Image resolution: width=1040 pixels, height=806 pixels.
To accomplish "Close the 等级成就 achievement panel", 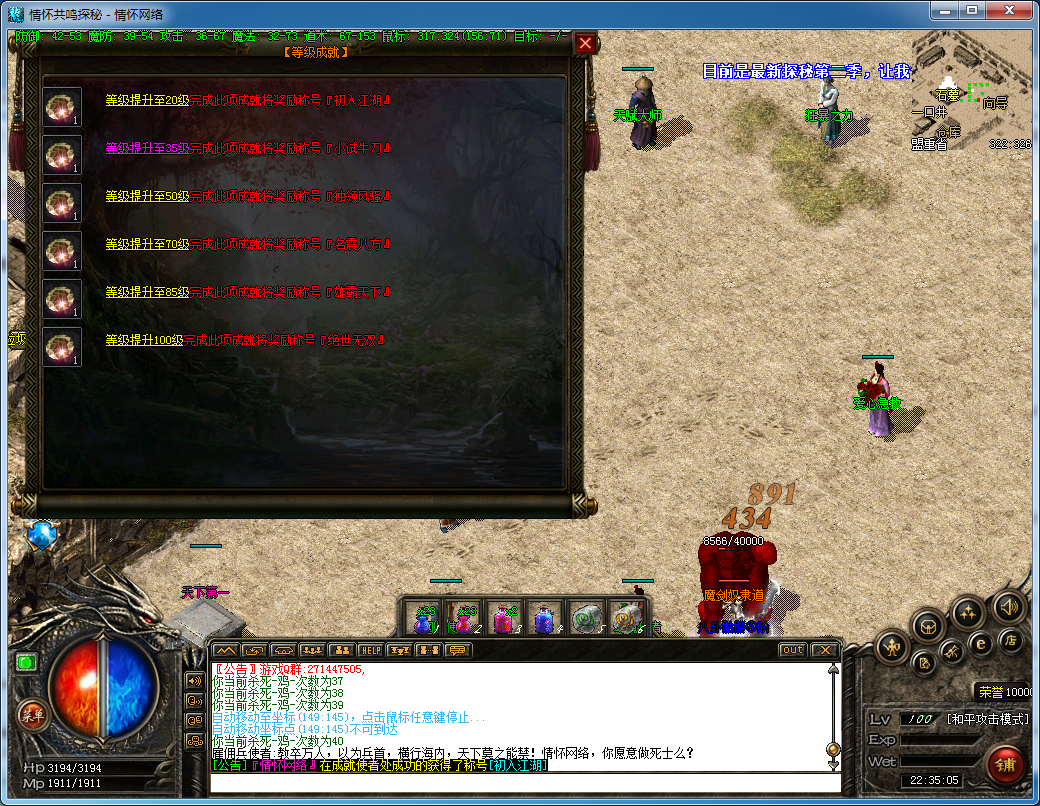I will click(586, 43).
